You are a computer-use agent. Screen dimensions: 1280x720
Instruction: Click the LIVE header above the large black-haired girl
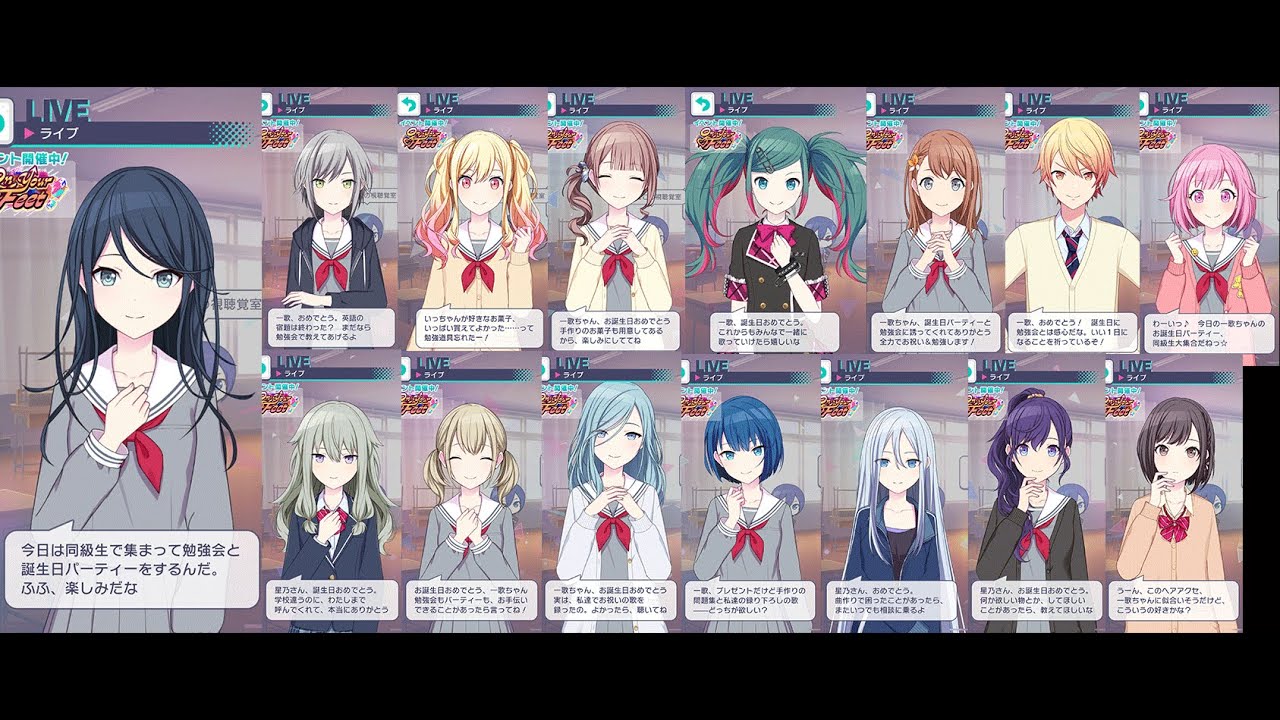[x=60, y=110]
